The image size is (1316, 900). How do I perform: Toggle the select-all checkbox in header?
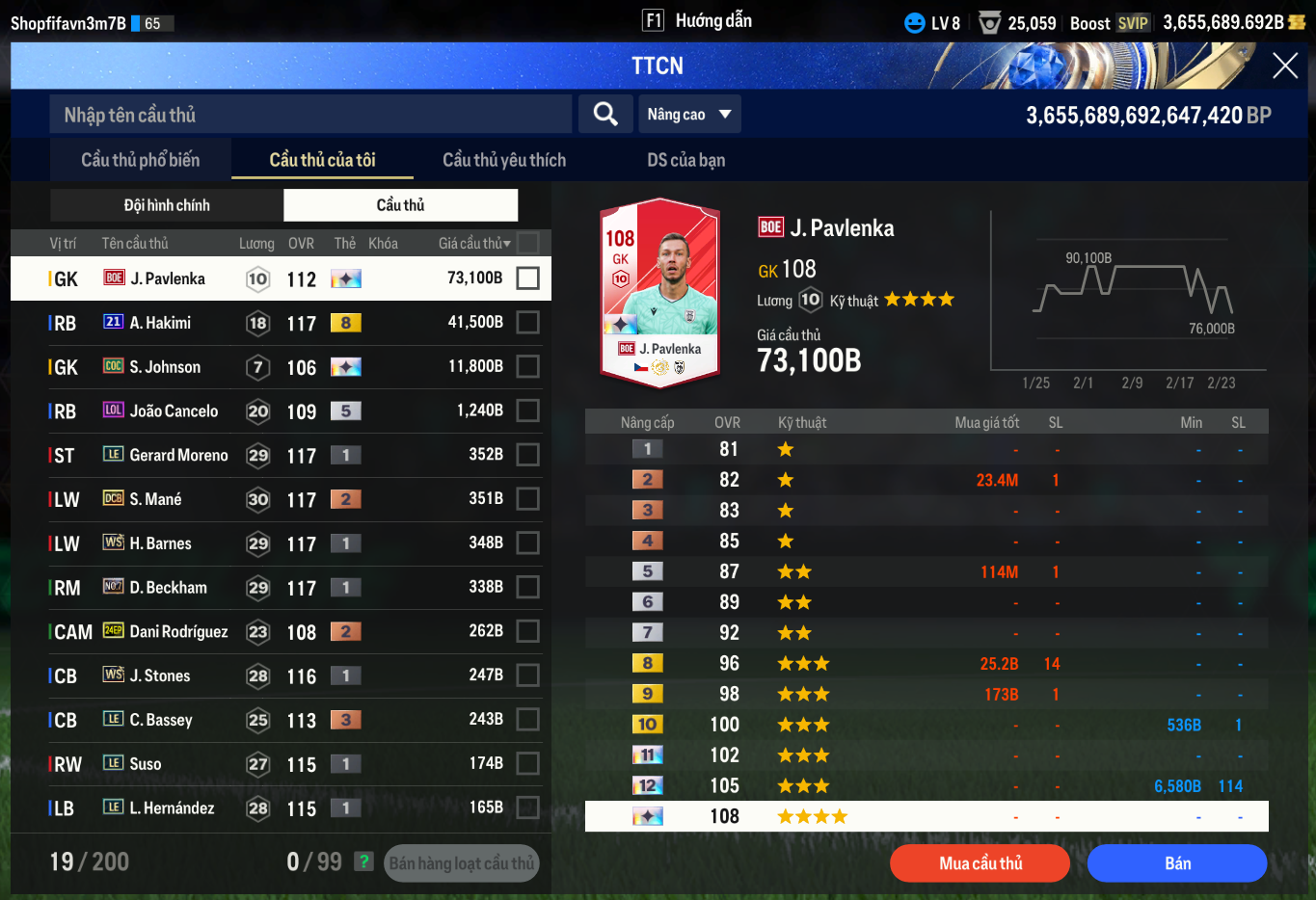pos(527,243)
